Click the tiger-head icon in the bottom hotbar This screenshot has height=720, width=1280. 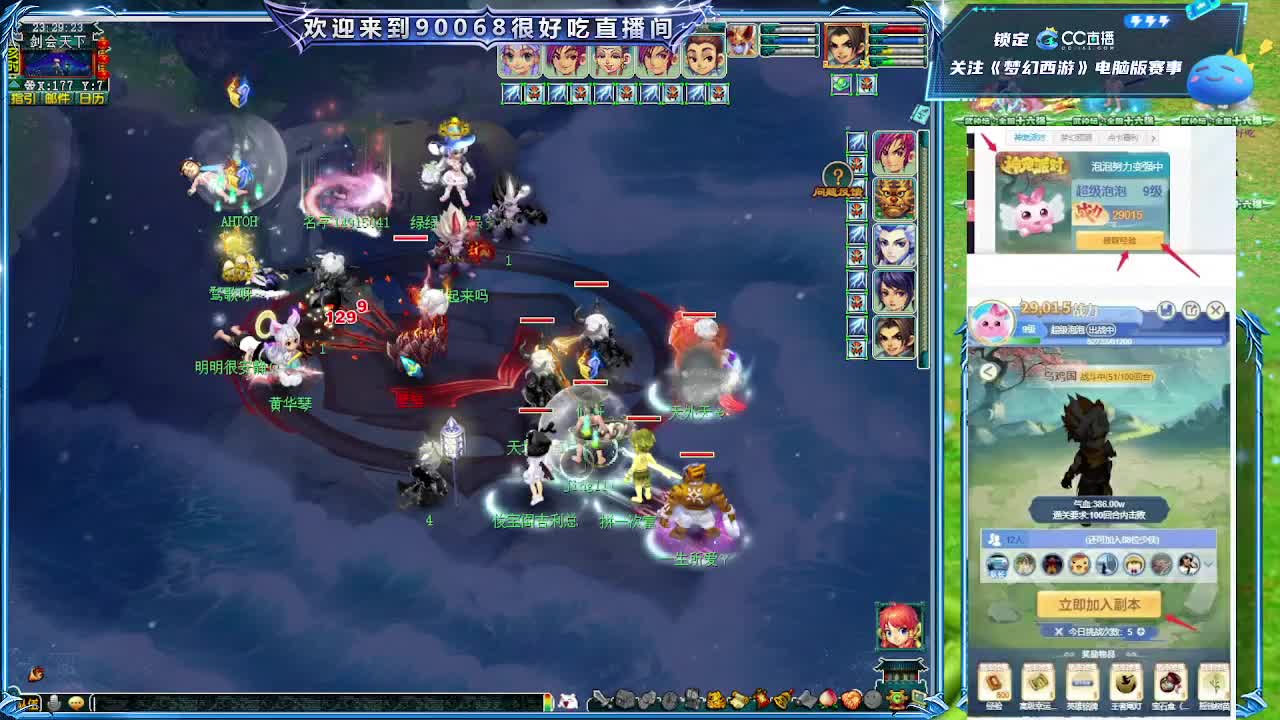(x=714, y=701)
